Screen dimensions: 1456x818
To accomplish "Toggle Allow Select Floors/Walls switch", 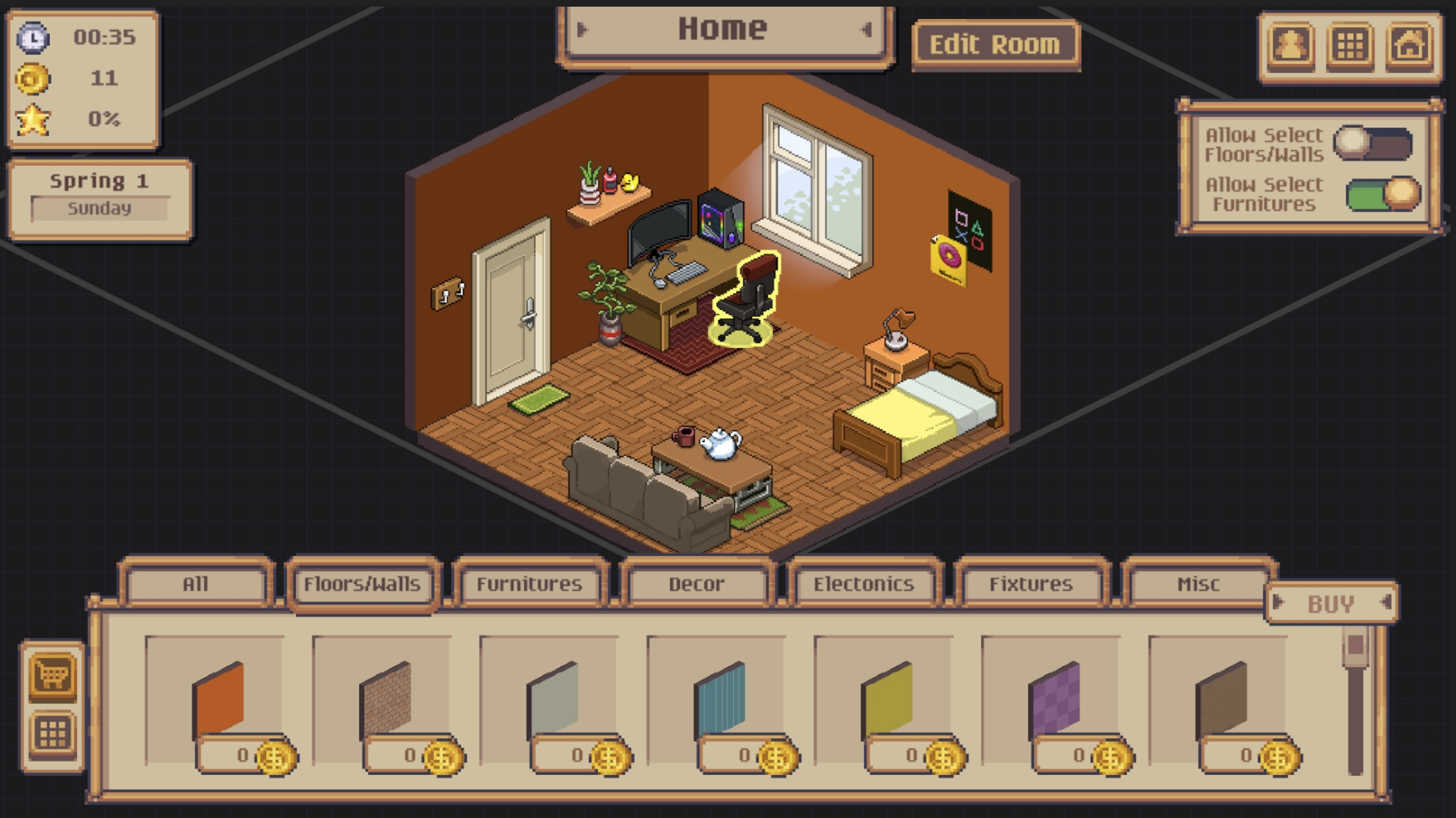I will pos(1373,143).
